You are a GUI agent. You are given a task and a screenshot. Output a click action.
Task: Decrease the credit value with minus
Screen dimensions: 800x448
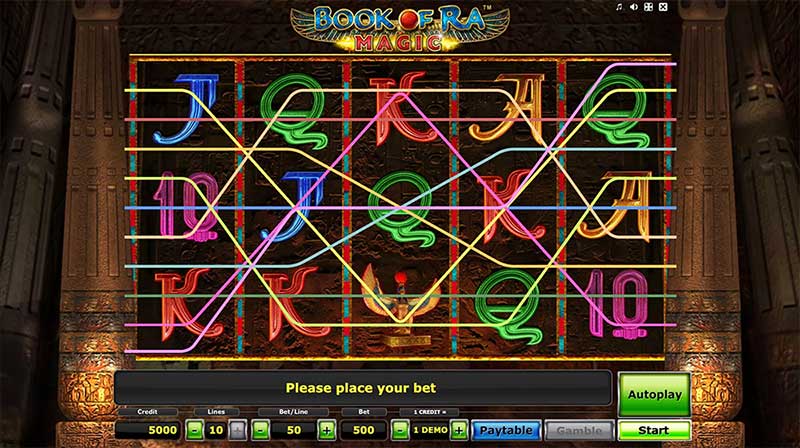(399, 431)
